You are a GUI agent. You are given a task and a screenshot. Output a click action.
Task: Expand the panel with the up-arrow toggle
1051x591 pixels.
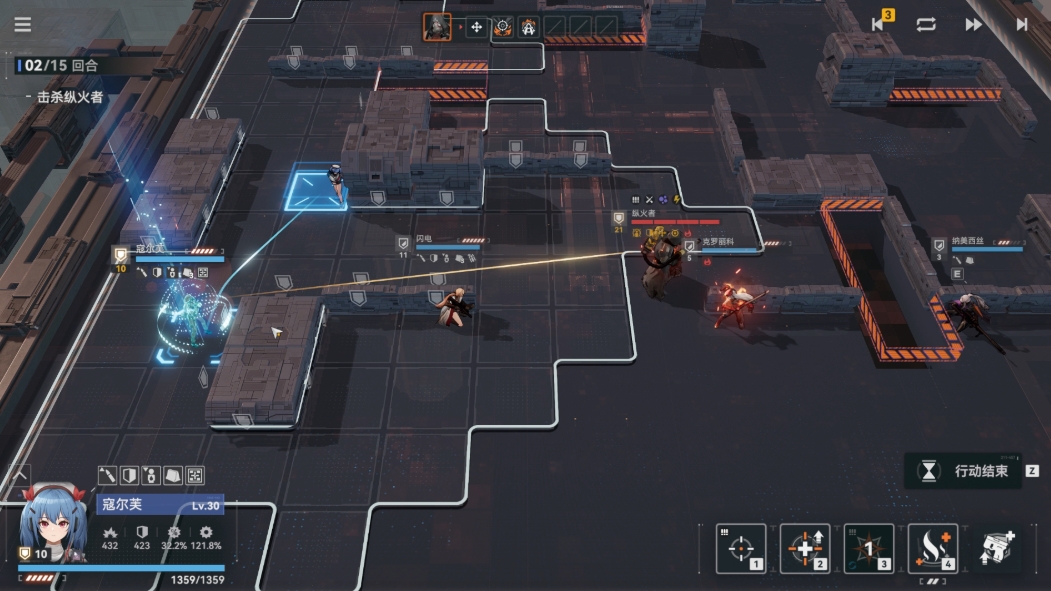coord(20,474)
